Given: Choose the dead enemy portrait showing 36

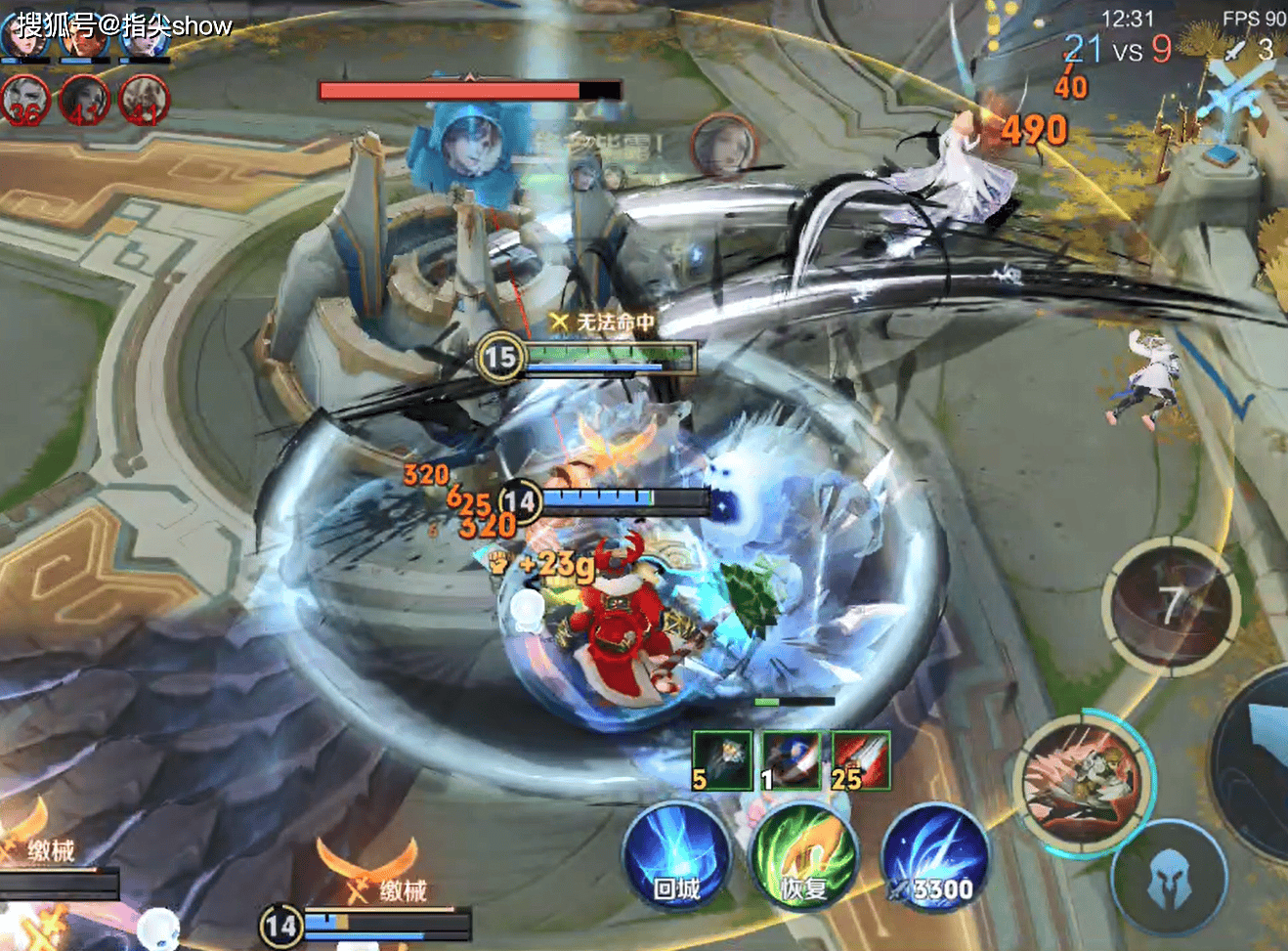Looking at the screenshot, I should [25, 101].
